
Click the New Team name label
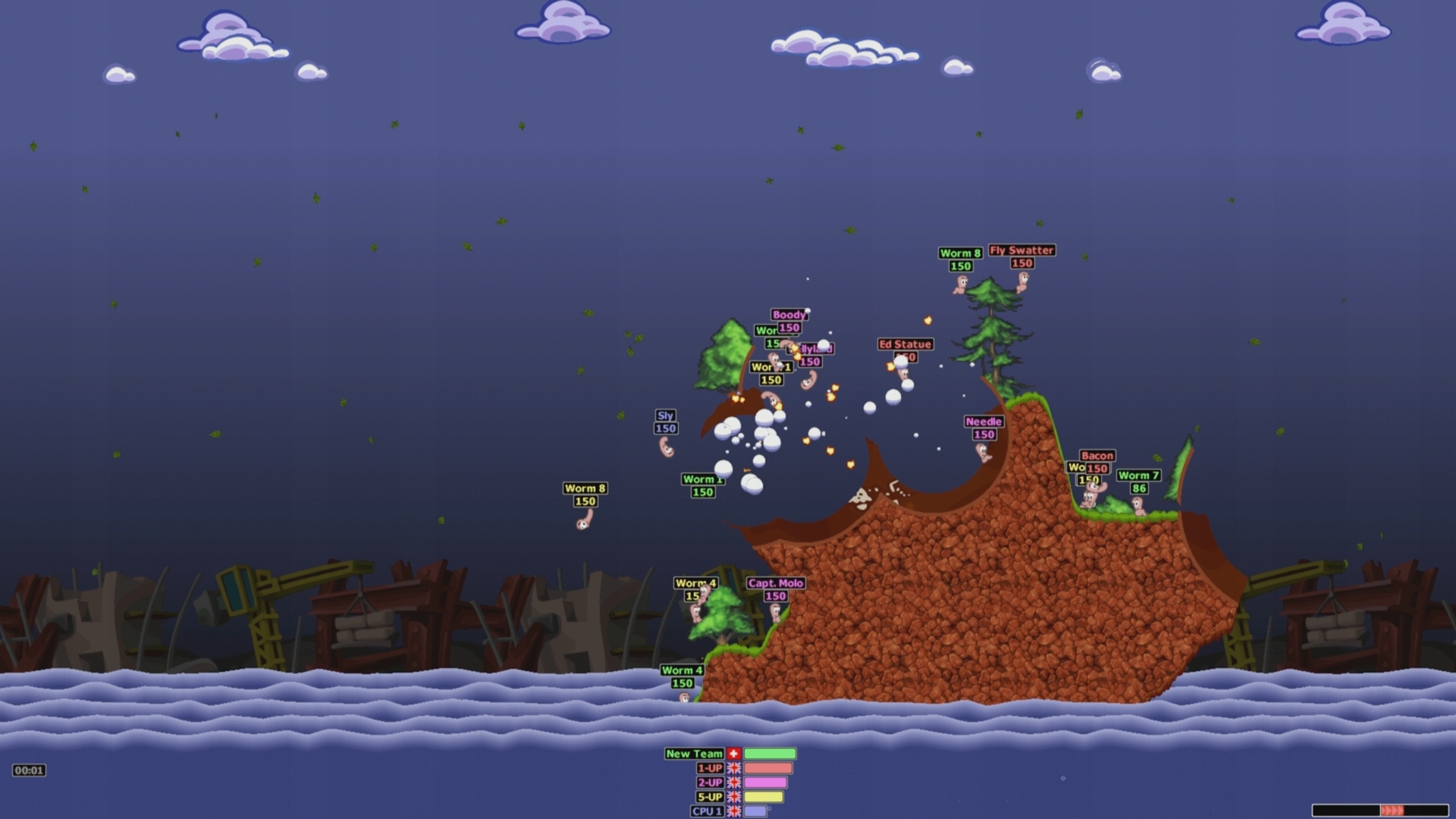694,754
